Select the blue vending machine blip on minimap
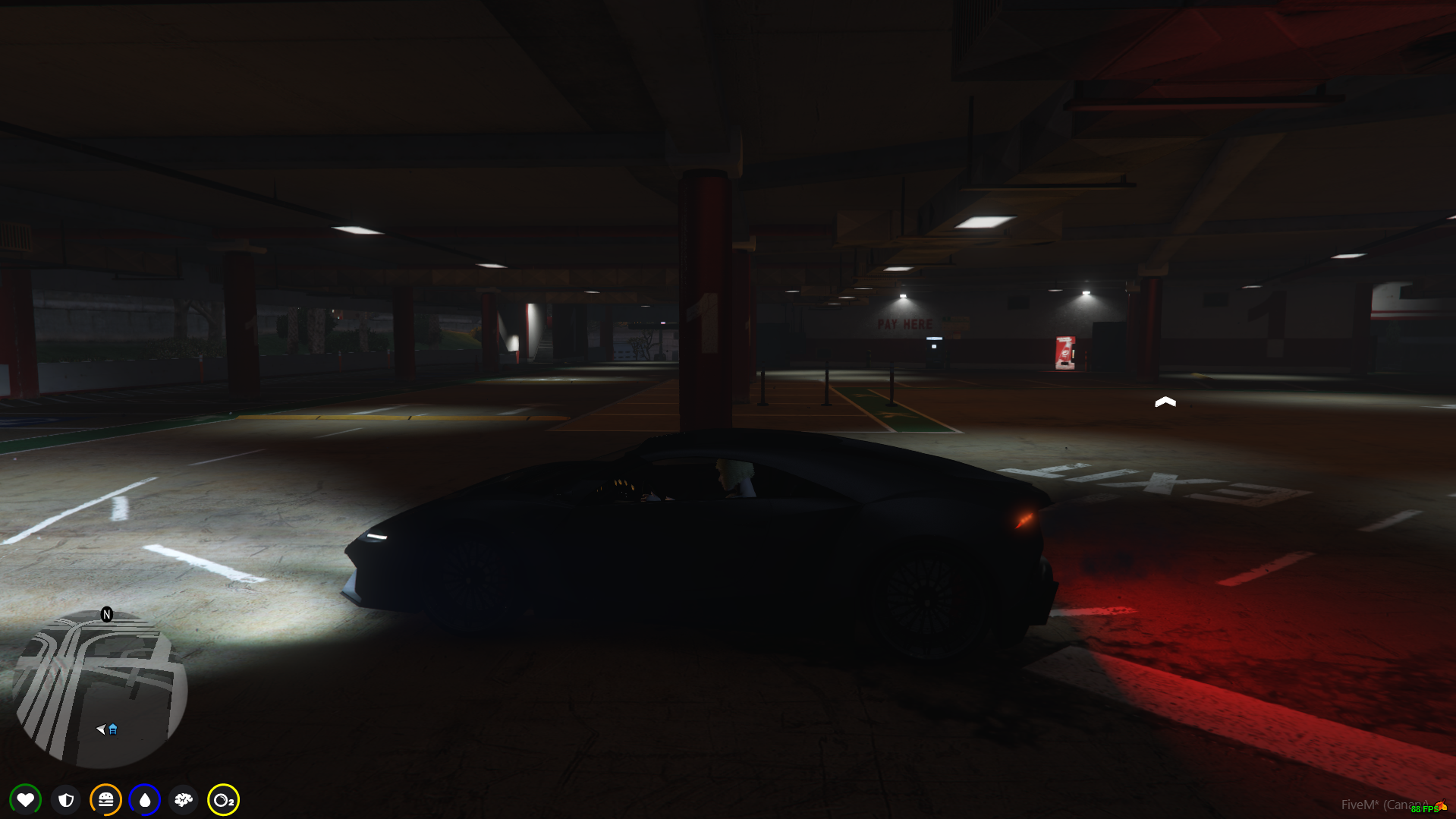This screenshot has width=1456, height=819. [112, 730]
